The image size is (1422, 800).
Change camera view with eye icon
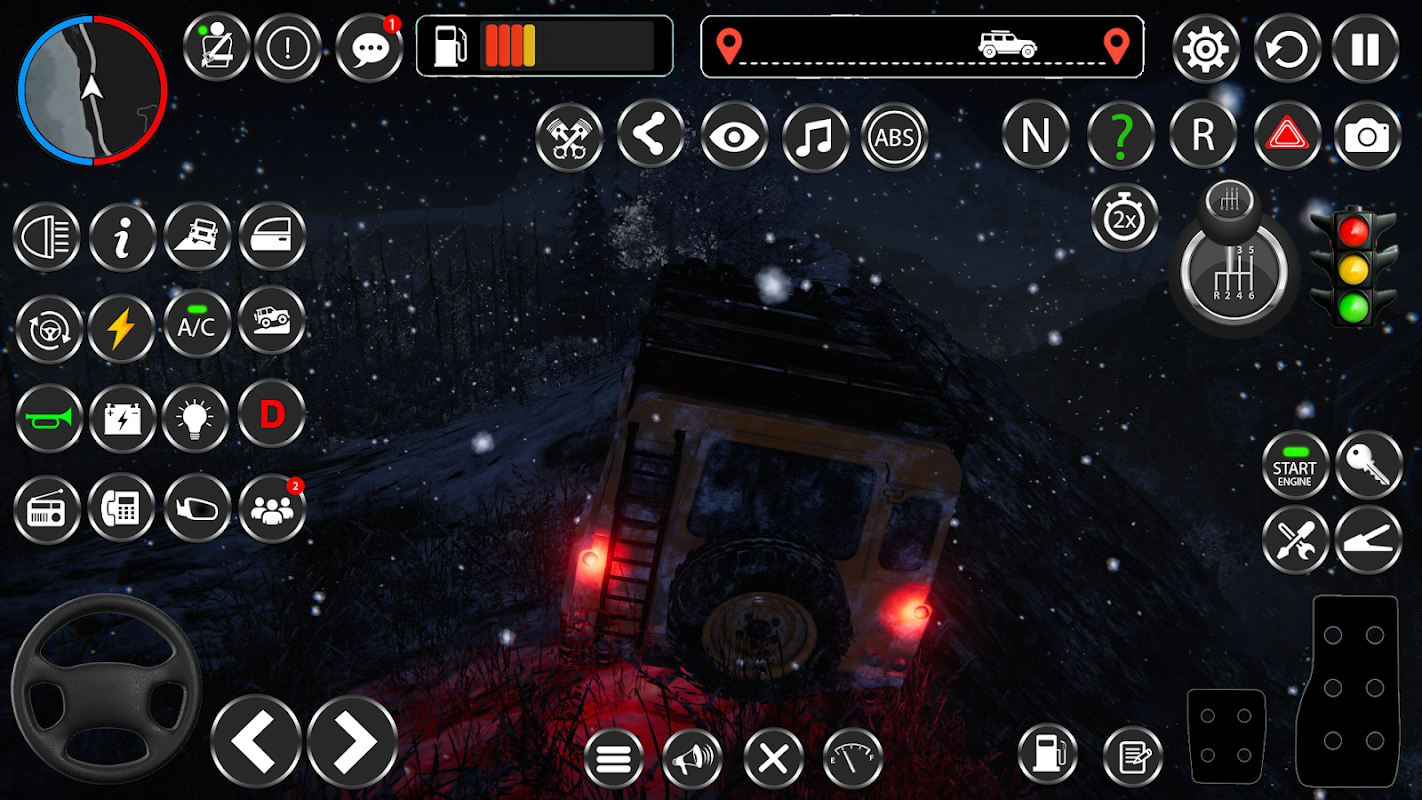pyautogui.click(x=734, y=137)
